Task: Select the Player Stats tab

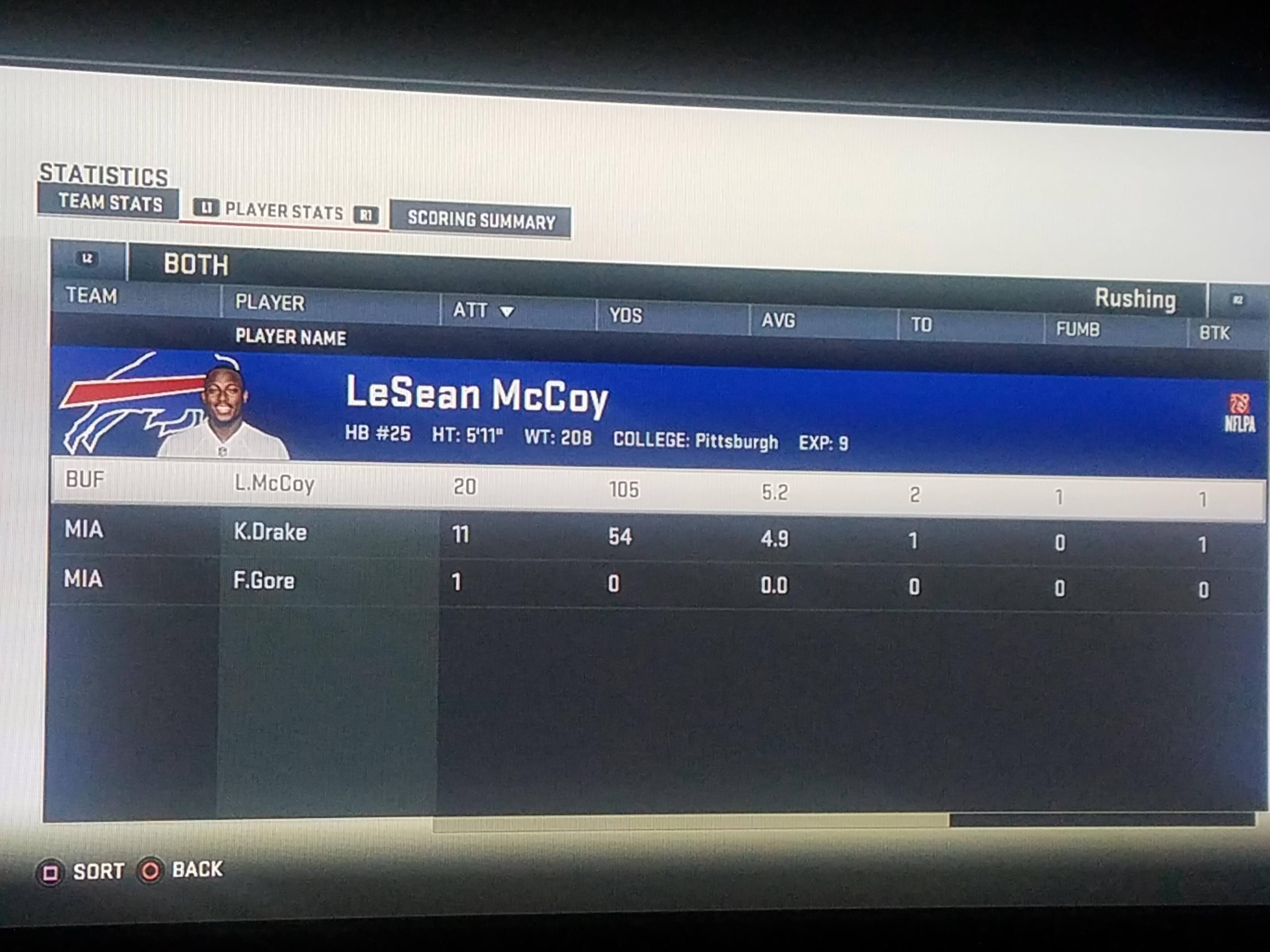Action: click(x=284, y=212)
